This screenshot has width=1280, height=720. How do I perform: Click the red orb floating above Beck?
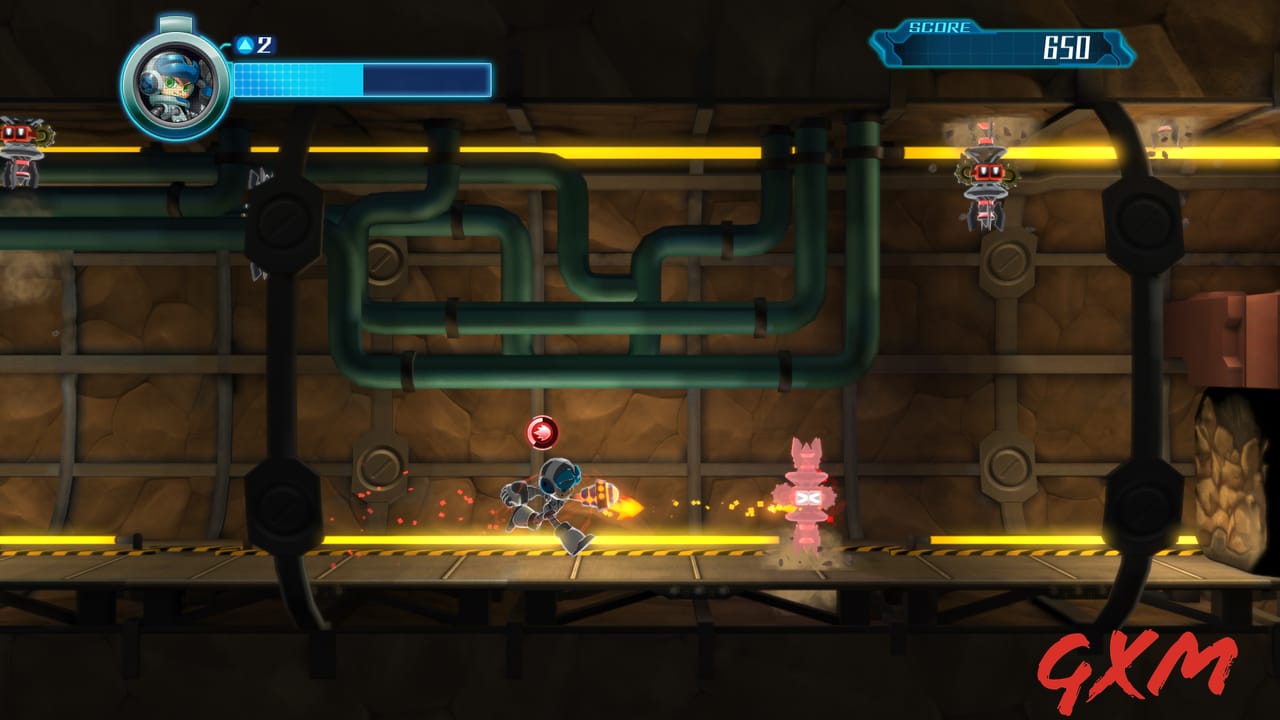pyautogui.click(x=540, y=432)
